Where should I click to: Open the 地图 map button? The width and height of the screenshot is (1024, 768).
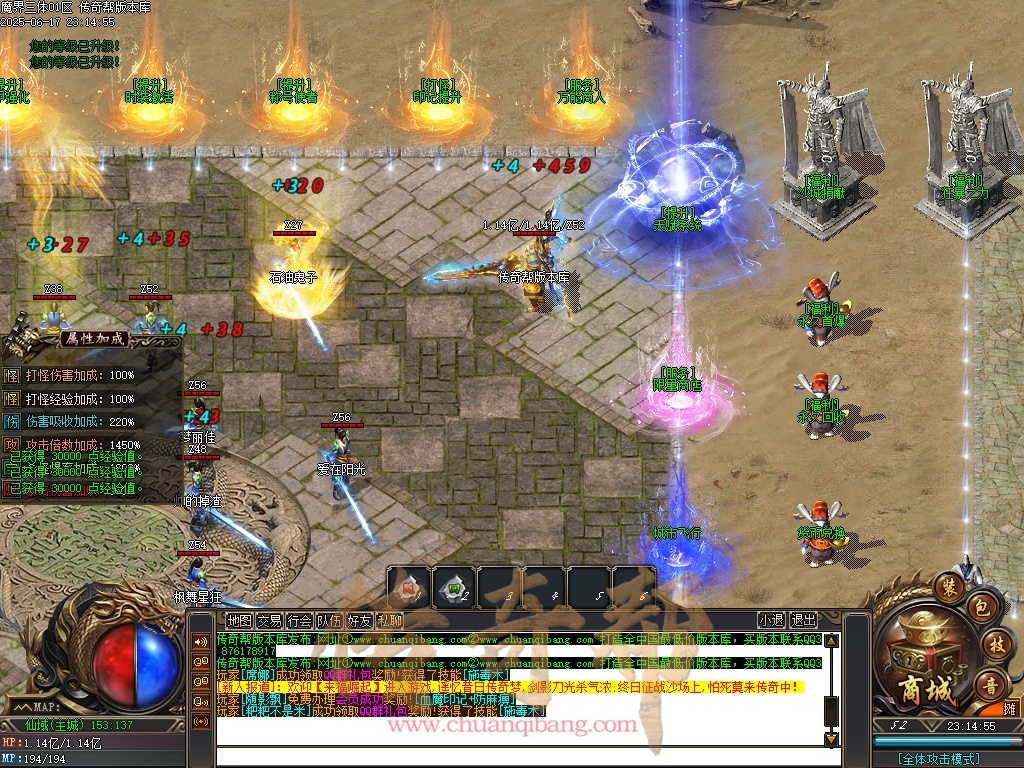240,621
